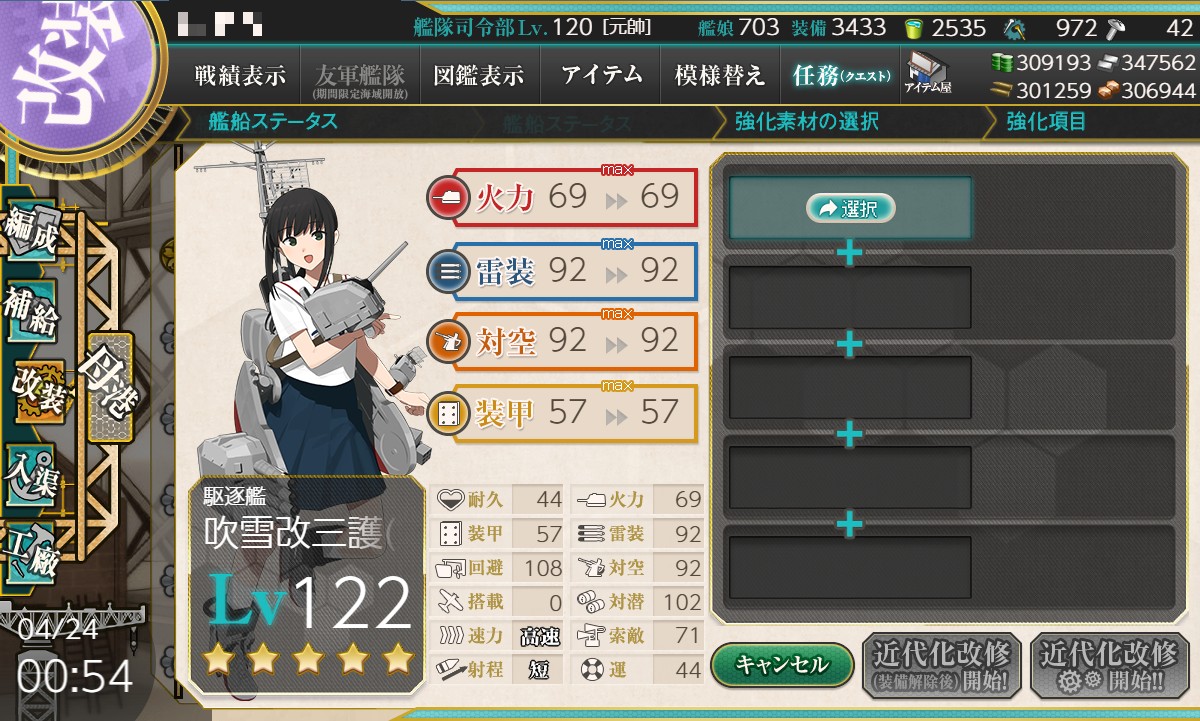Go to 補給 resupply screen
1200x721 pixels.
[x=31, y=311]
